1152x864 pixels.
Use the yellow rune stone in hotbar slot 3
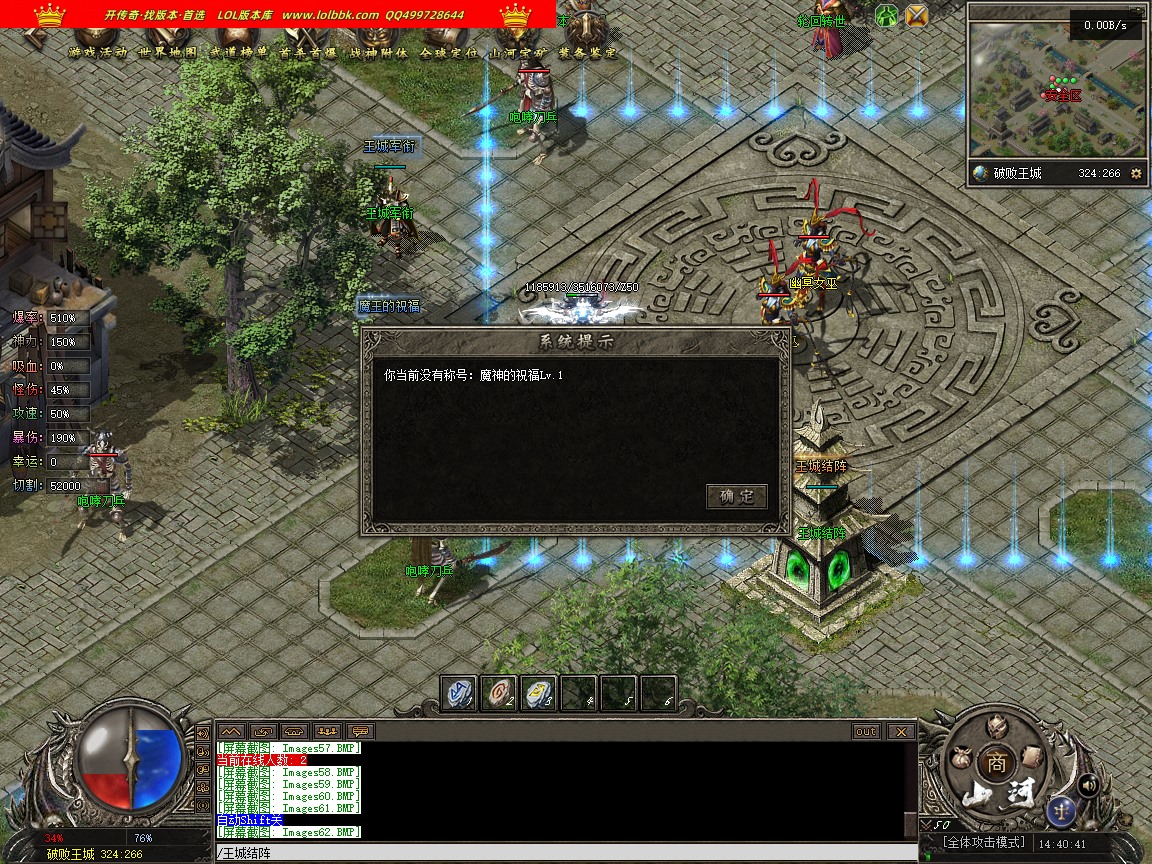539,693
